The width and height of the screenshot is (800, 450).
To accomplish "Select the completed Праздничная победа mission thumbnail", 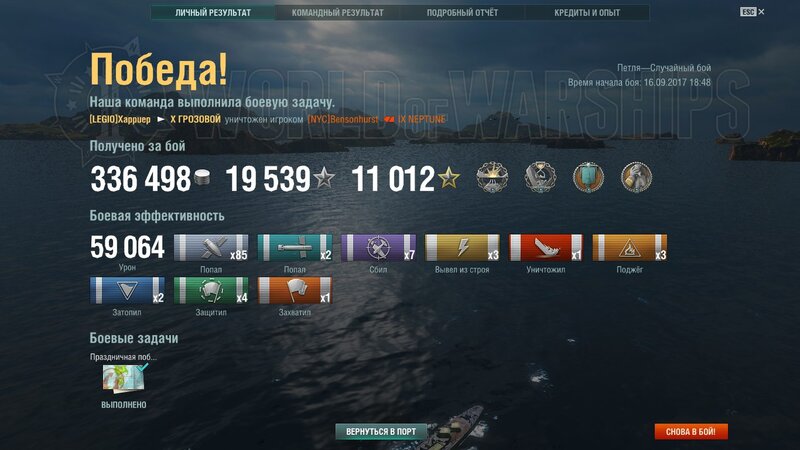I will click(125, 379).
